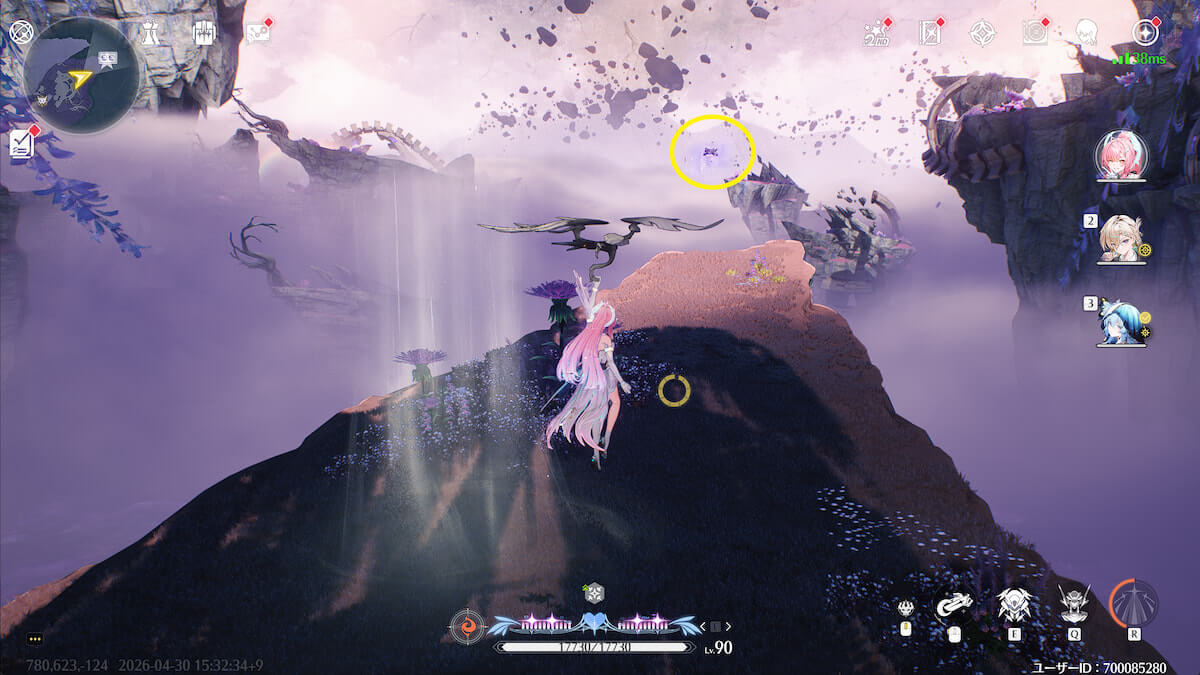
Task: Open the circular minimap
Action: coord(81,76)
